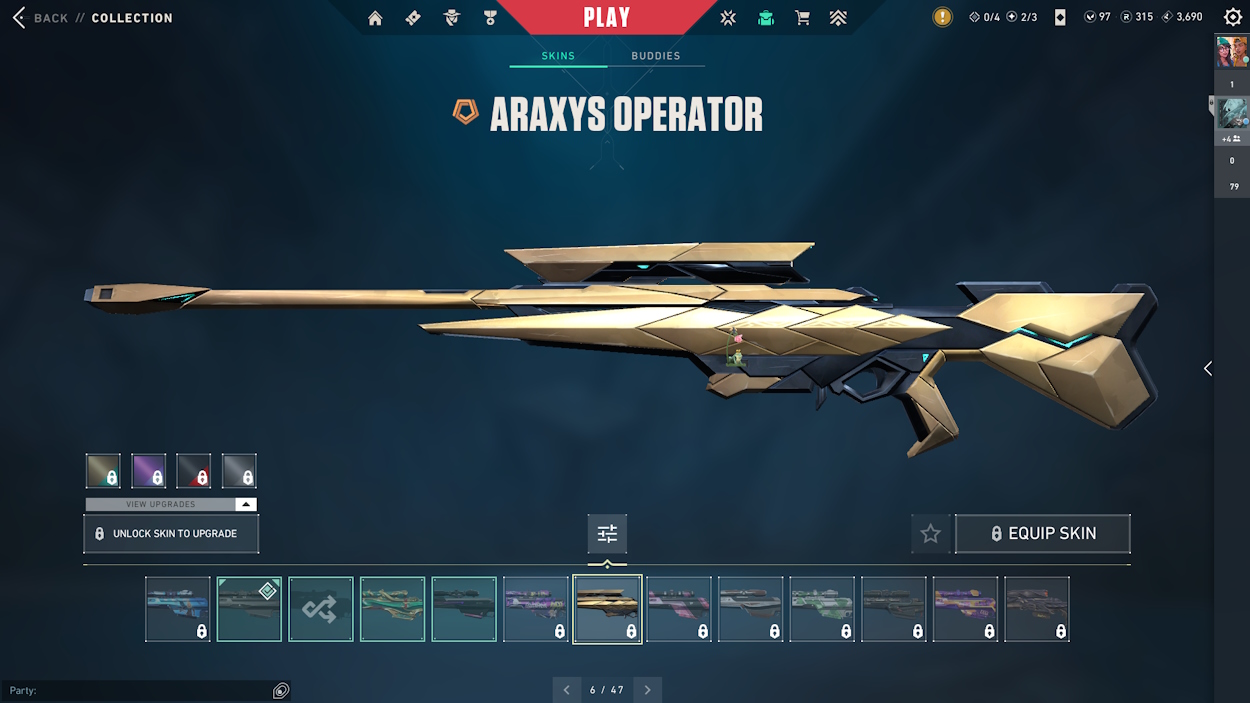Viewport: 1250px width, 703px height.
Task: Equip the Araxys Operator skin
Action: pyautogui.click(x=1042, y=534)
